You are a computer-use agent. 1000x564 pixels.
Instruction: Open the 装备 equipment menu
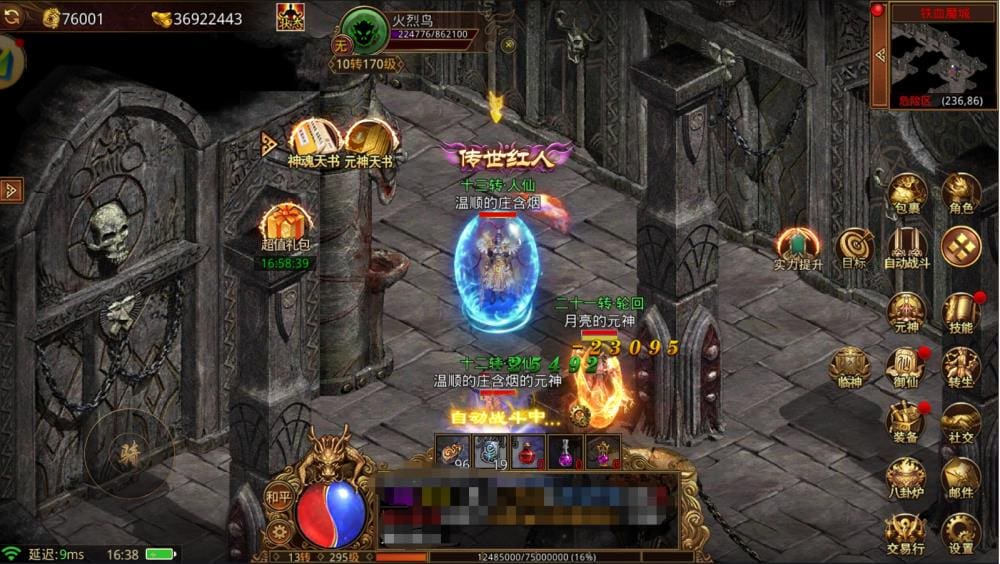[x=907, y=421]
